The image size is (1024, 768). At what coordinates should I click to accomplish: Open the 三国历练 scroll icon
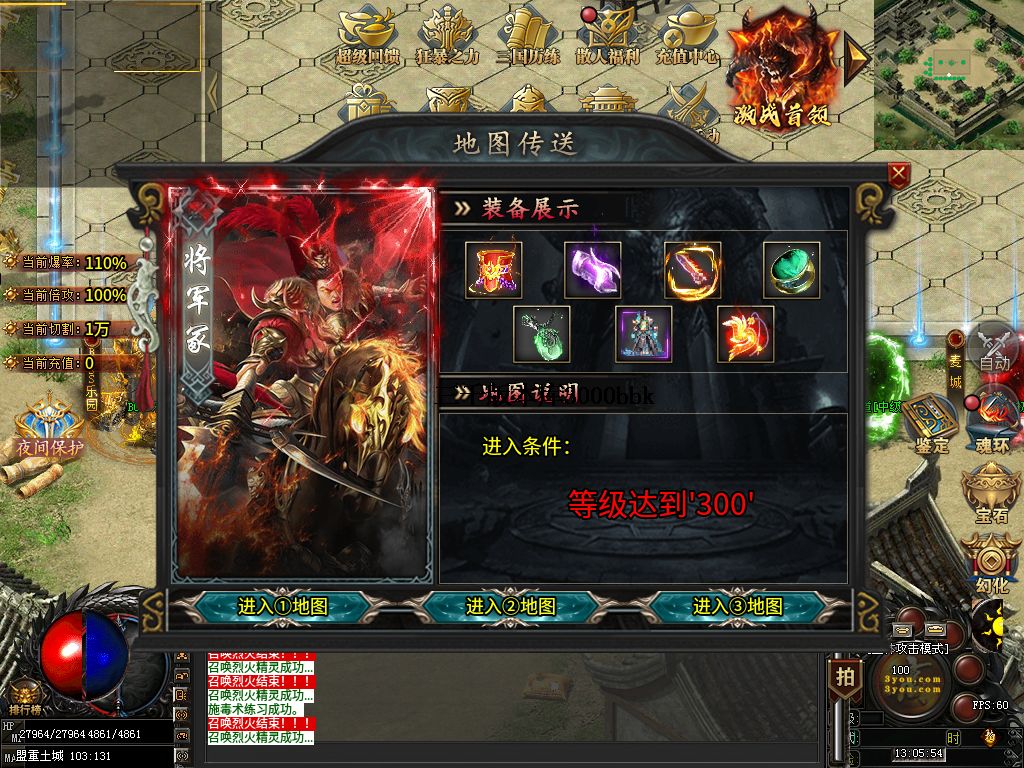point(528,36)
